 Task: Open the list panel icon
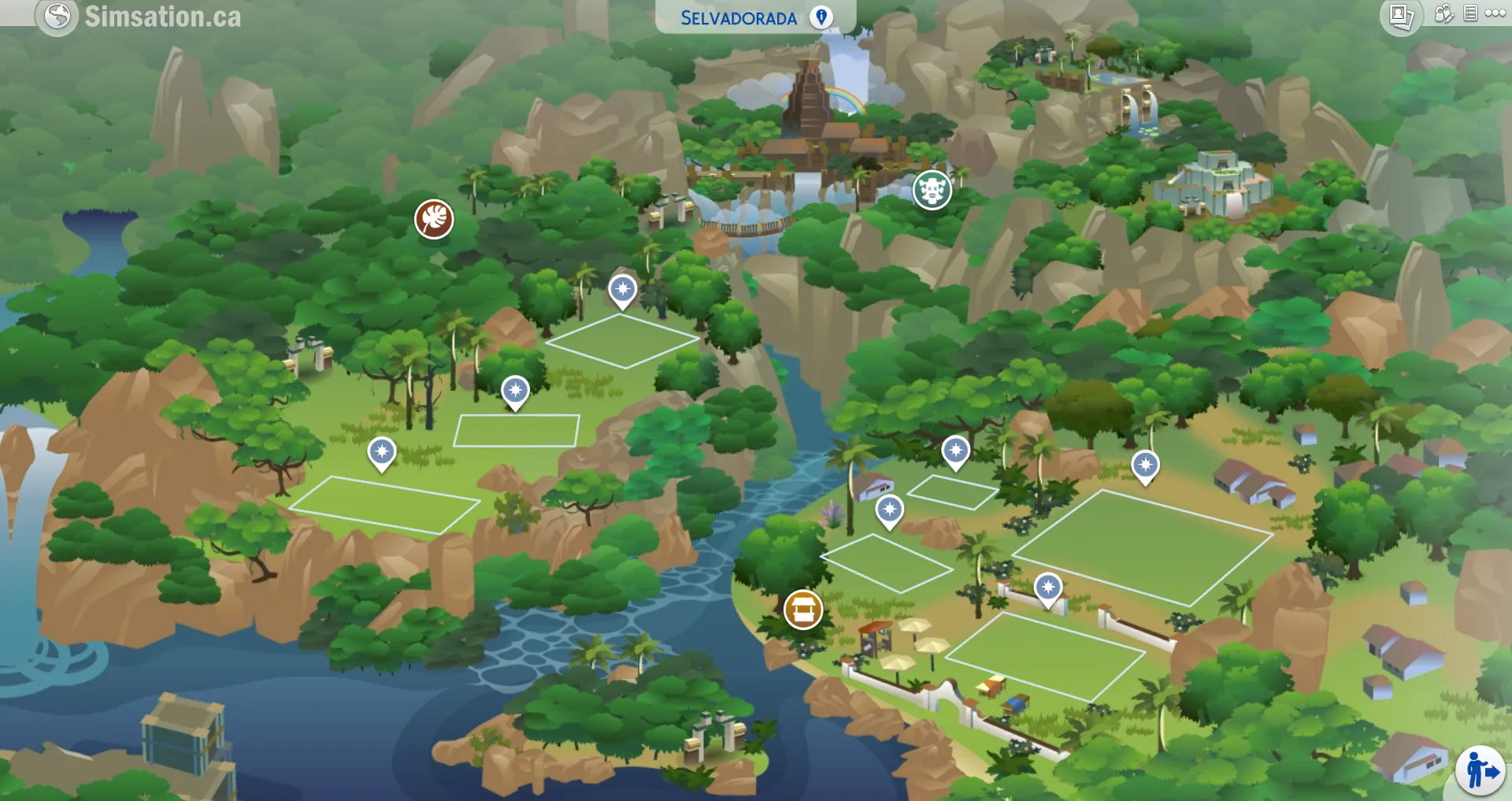click(x=1470, y=13)
